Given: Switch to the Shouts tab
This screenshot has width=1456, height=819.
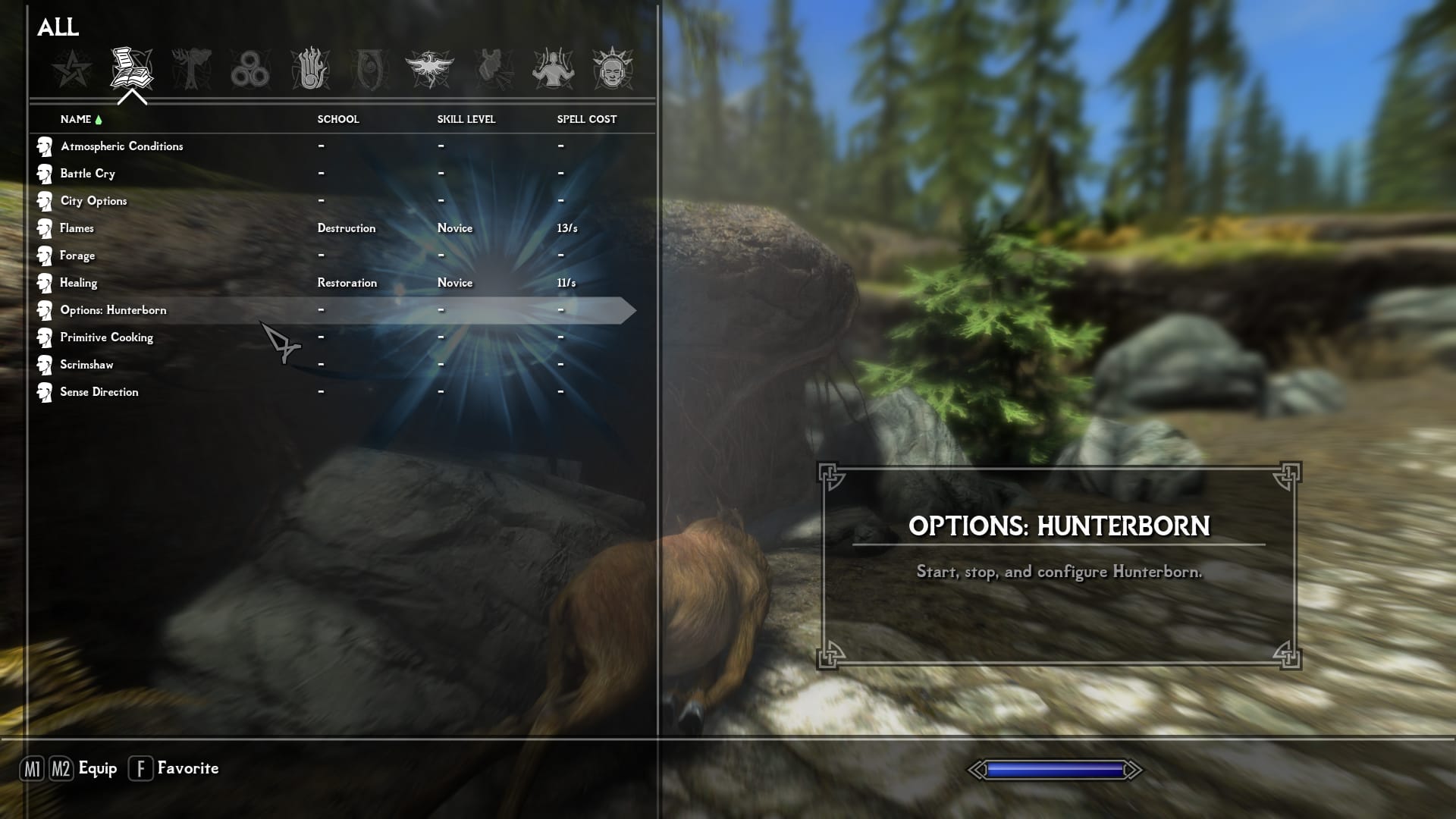Looking at the screenshot, I should coord(493,69).
